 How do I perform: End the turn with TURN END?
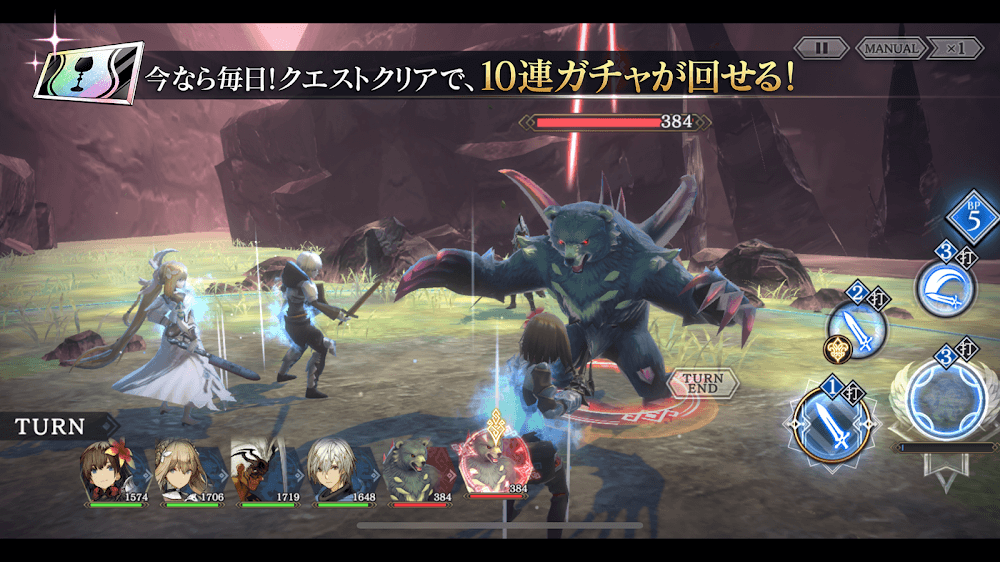point(703,383)
